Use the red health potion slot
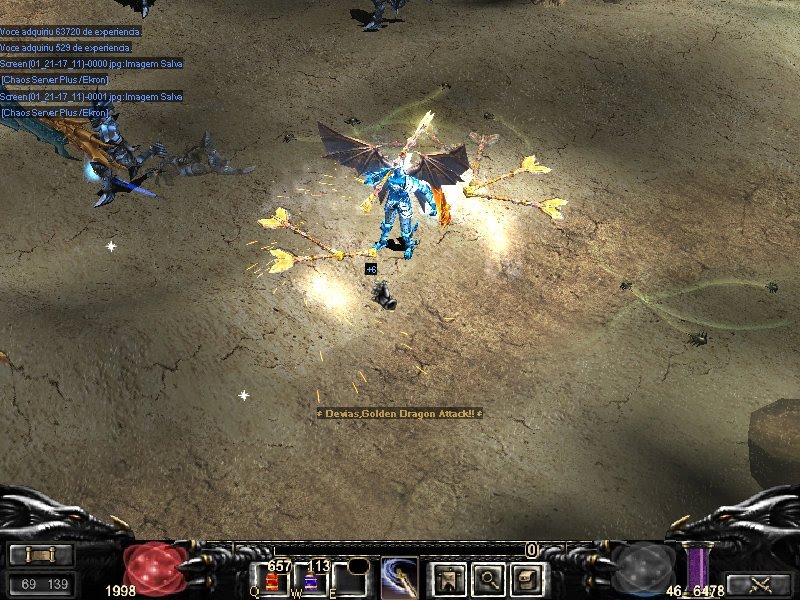The width and height of the screenshot is (800, 600). pos(273,582)
